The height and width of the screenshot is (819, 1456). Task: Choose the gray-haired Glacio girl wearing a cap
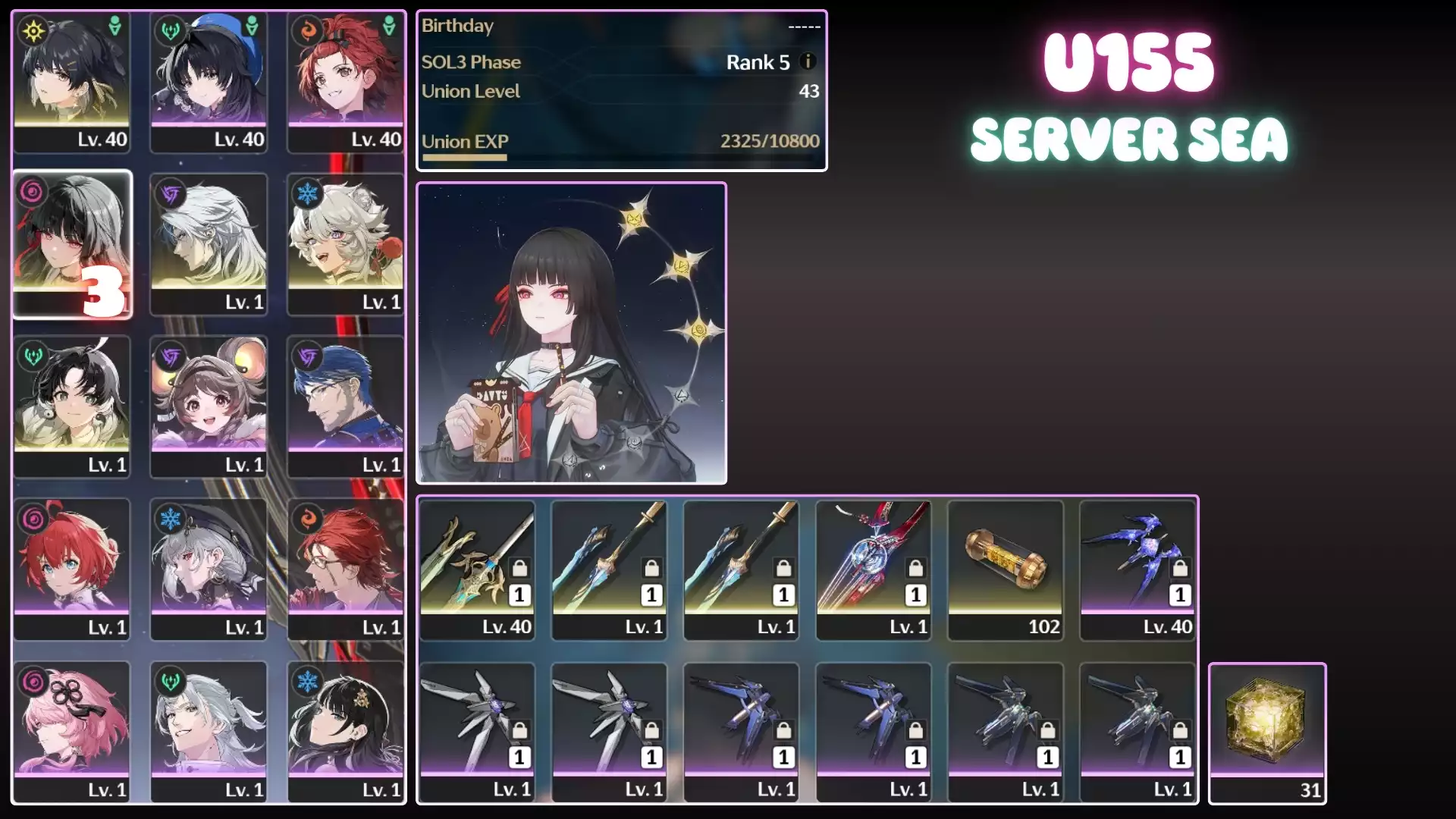[x=209, y=569]
